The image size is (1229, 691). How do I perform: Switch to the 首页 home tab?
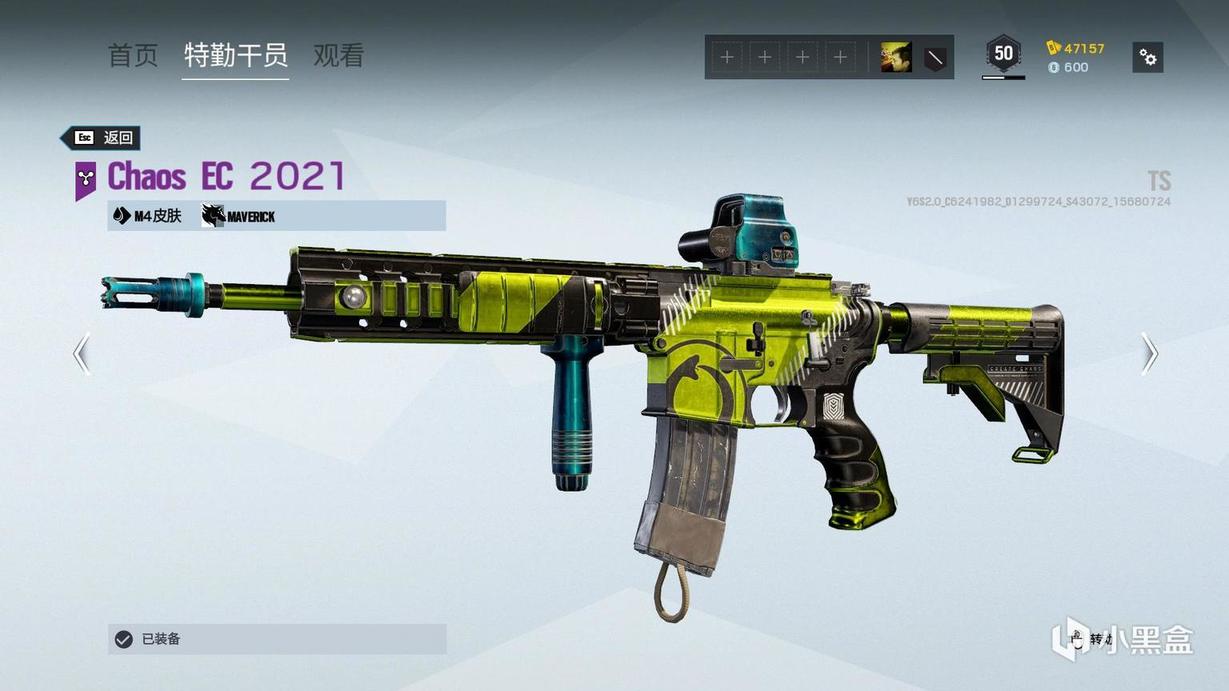tap(133, 56)
